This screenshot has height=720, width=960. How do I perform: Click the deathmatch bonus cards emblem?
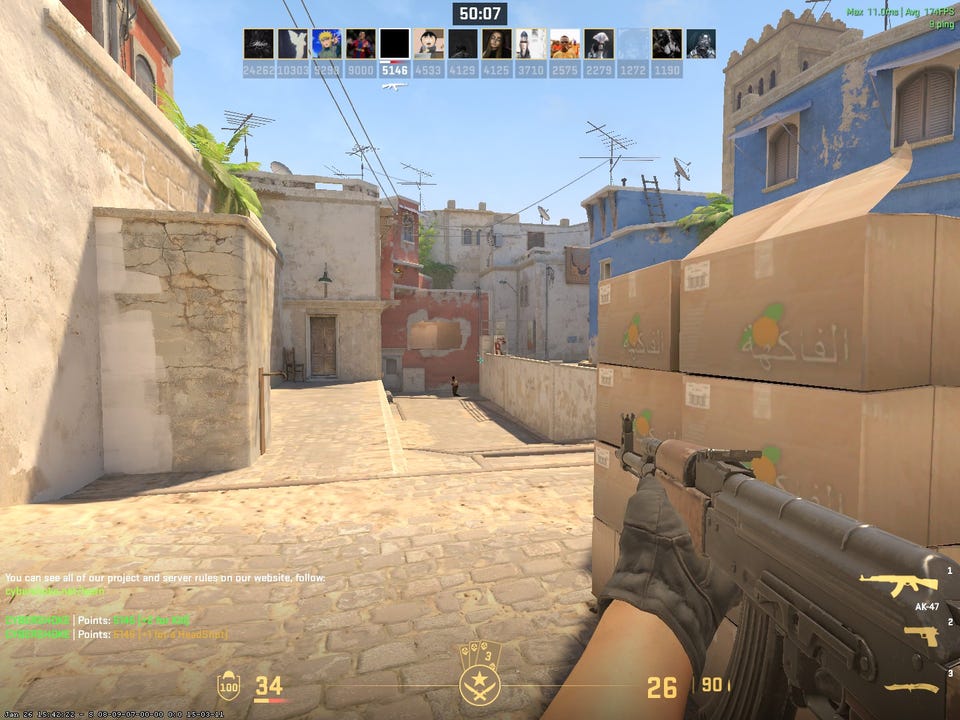[479, 672]
